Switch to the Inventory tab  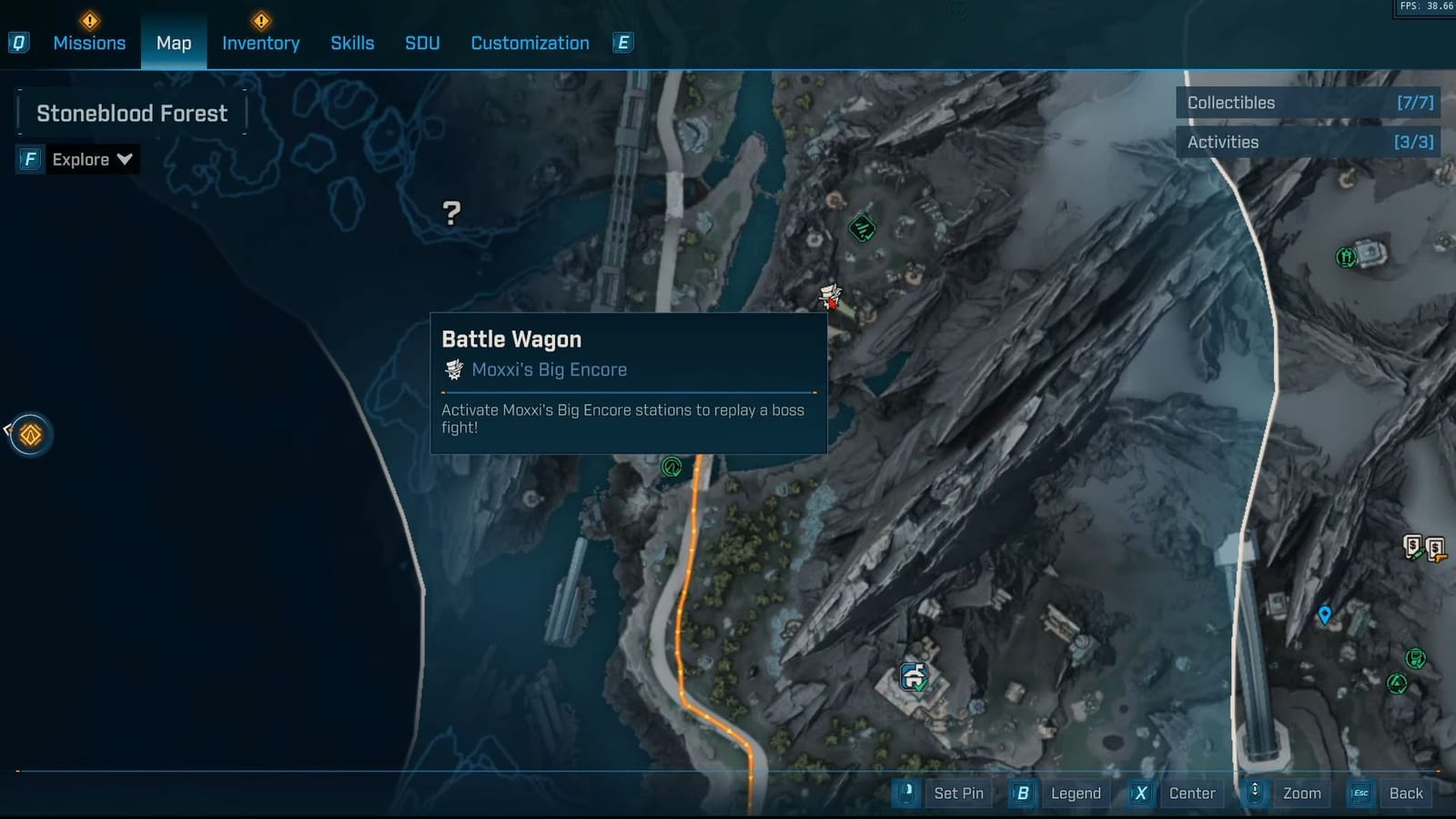[x=261, y=43]
